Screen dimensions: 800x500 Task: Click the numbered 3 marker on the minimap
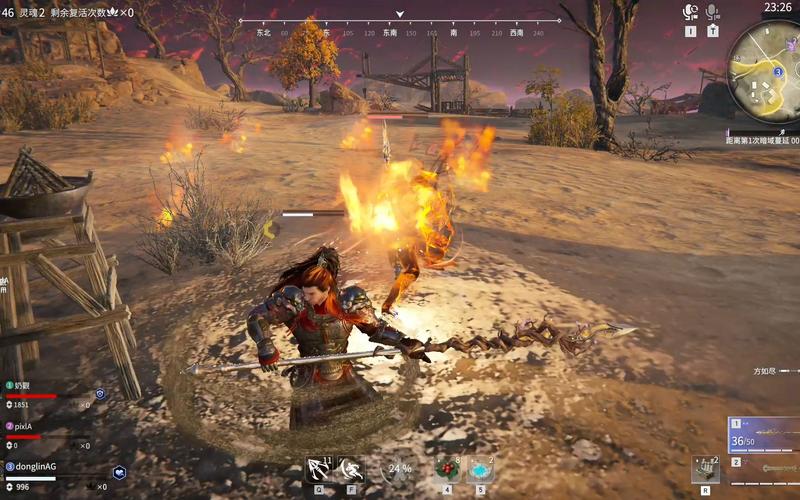pyautogui.click(x=777, y=72)
